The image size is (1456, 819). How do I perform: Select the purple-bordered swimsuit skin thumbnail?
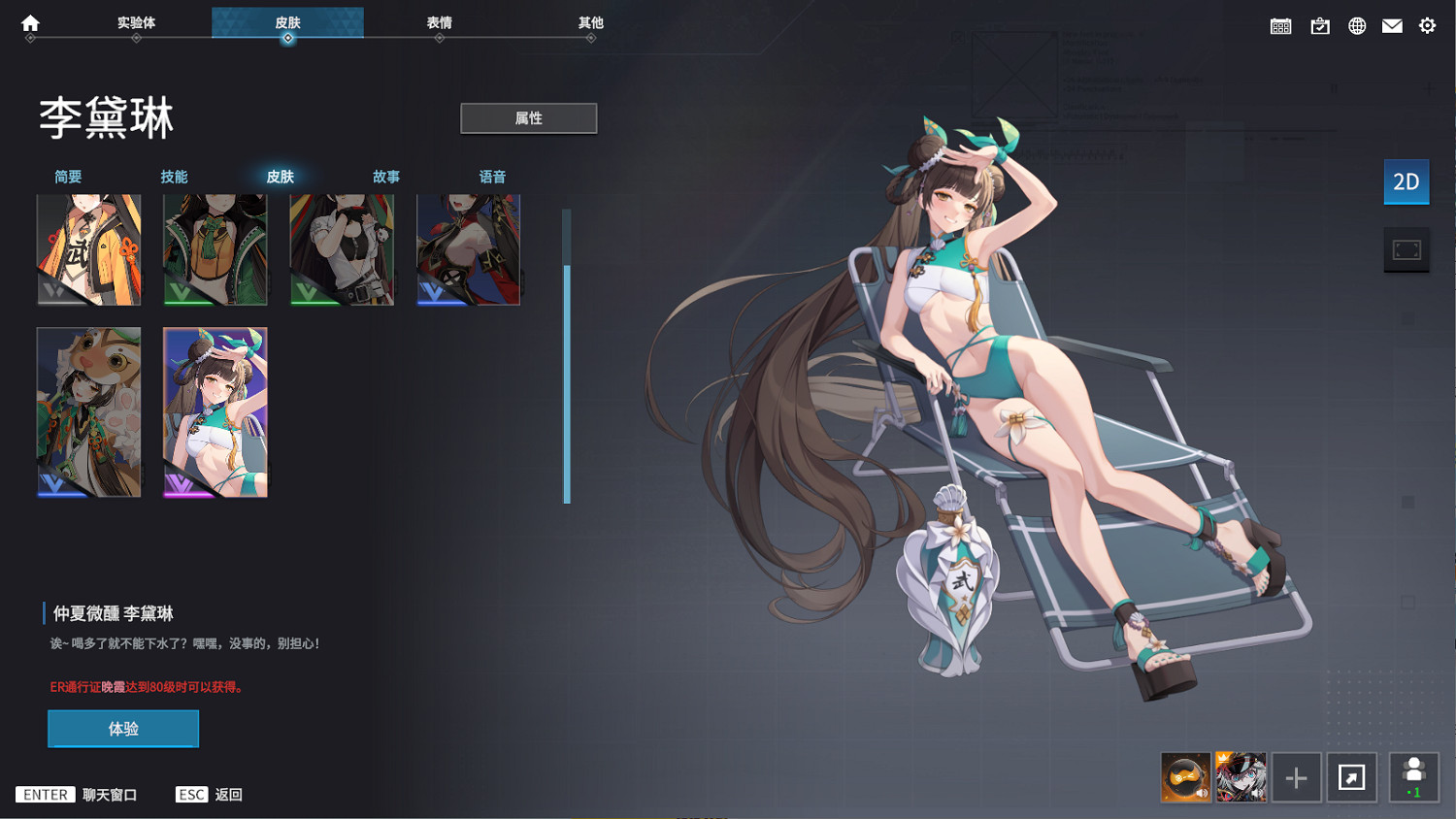pyautogui.click(x=215, y=411)
